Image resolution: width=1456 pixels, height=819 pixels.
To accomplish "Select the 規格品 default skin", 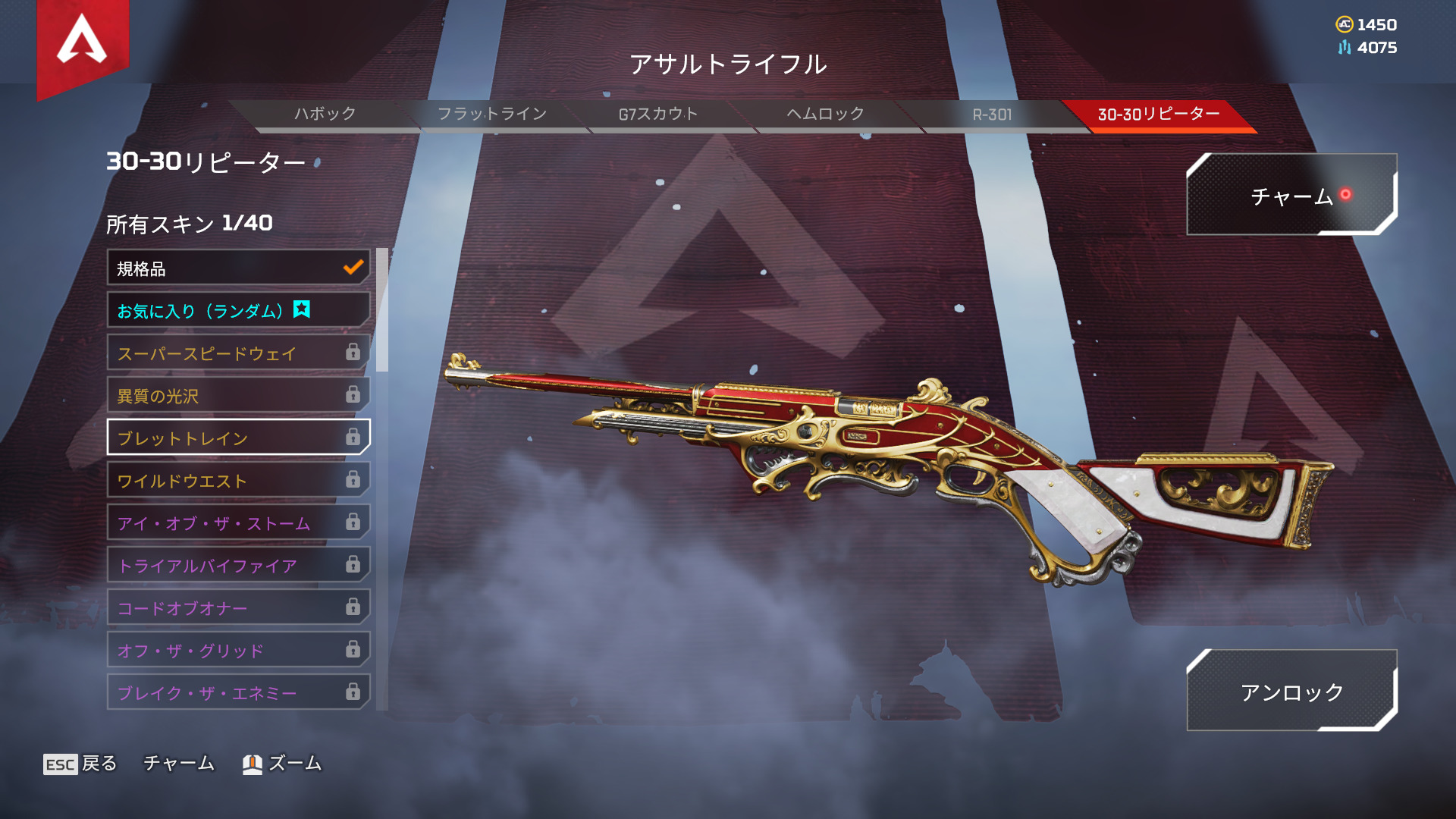I will 238,268.
